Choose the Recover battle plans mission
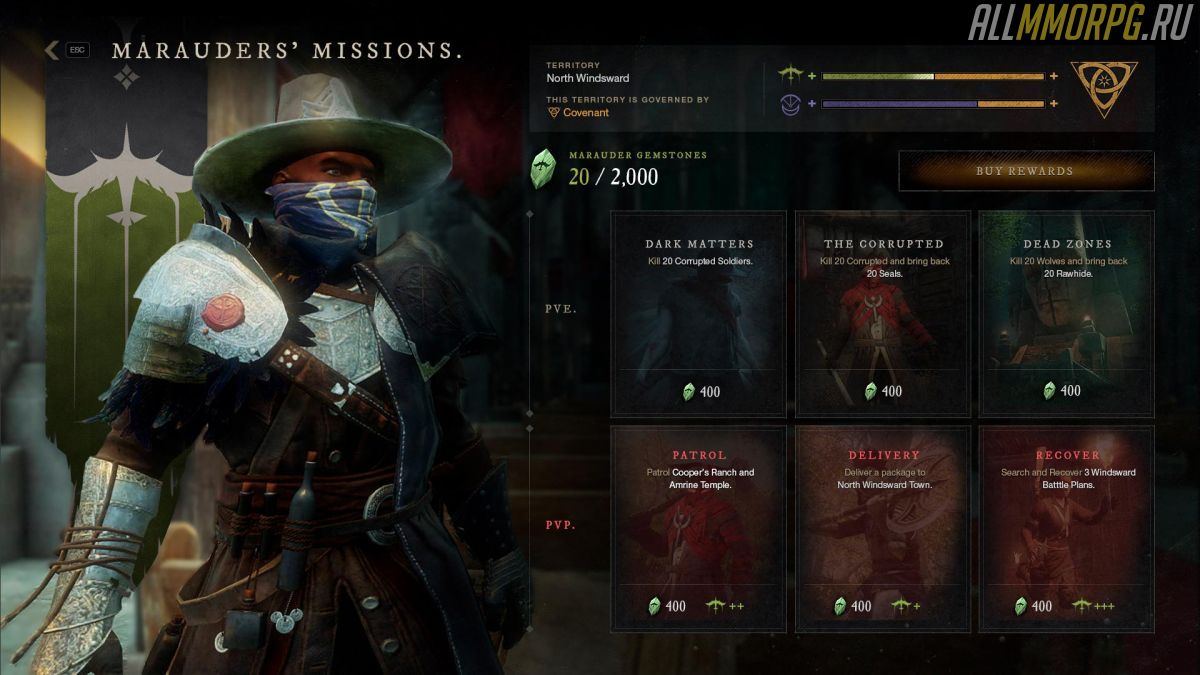1200x675 pixels. click(x=1067, y=528)
